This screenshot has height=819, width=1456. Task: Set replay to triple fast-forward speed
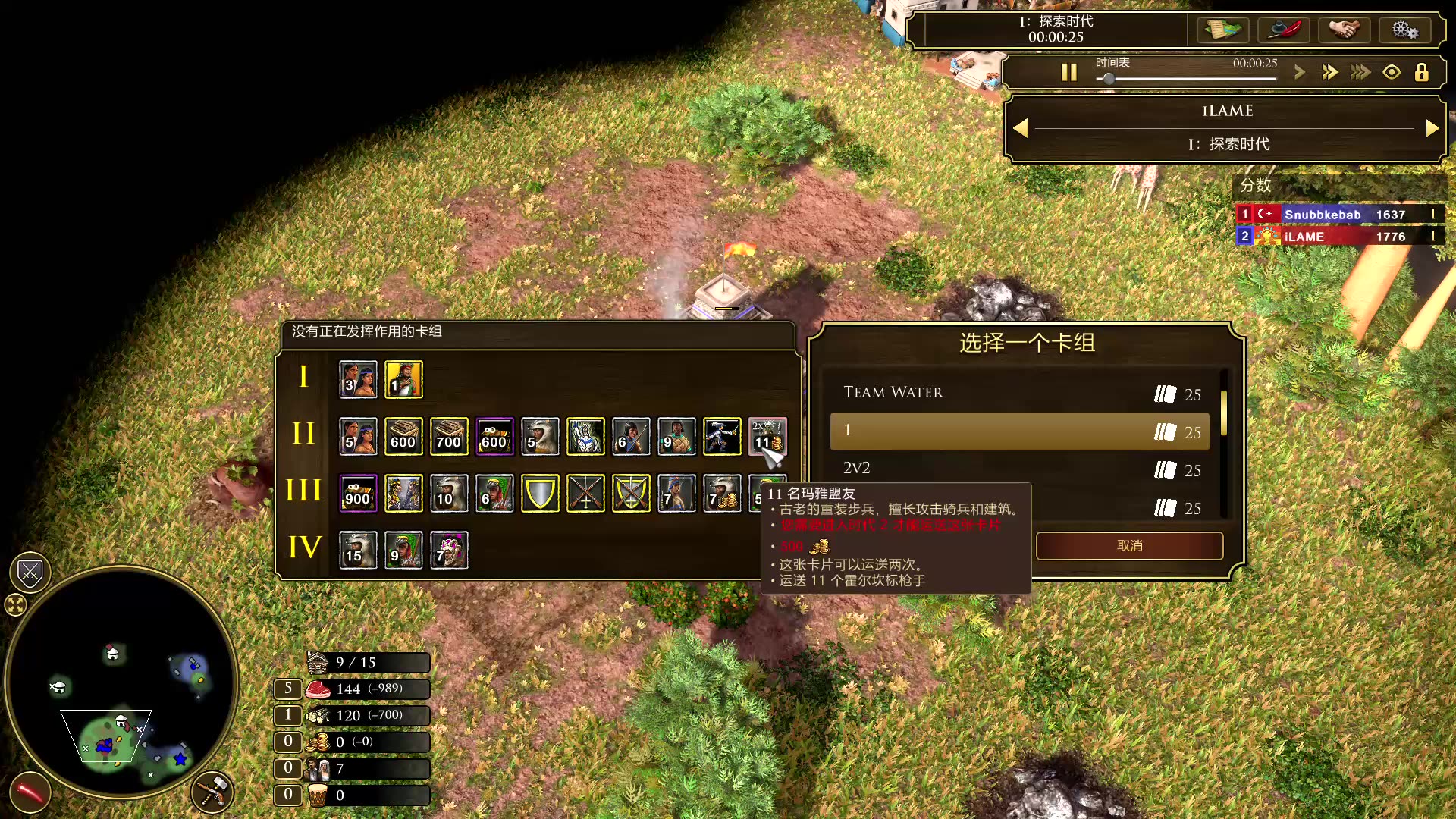1360,72
